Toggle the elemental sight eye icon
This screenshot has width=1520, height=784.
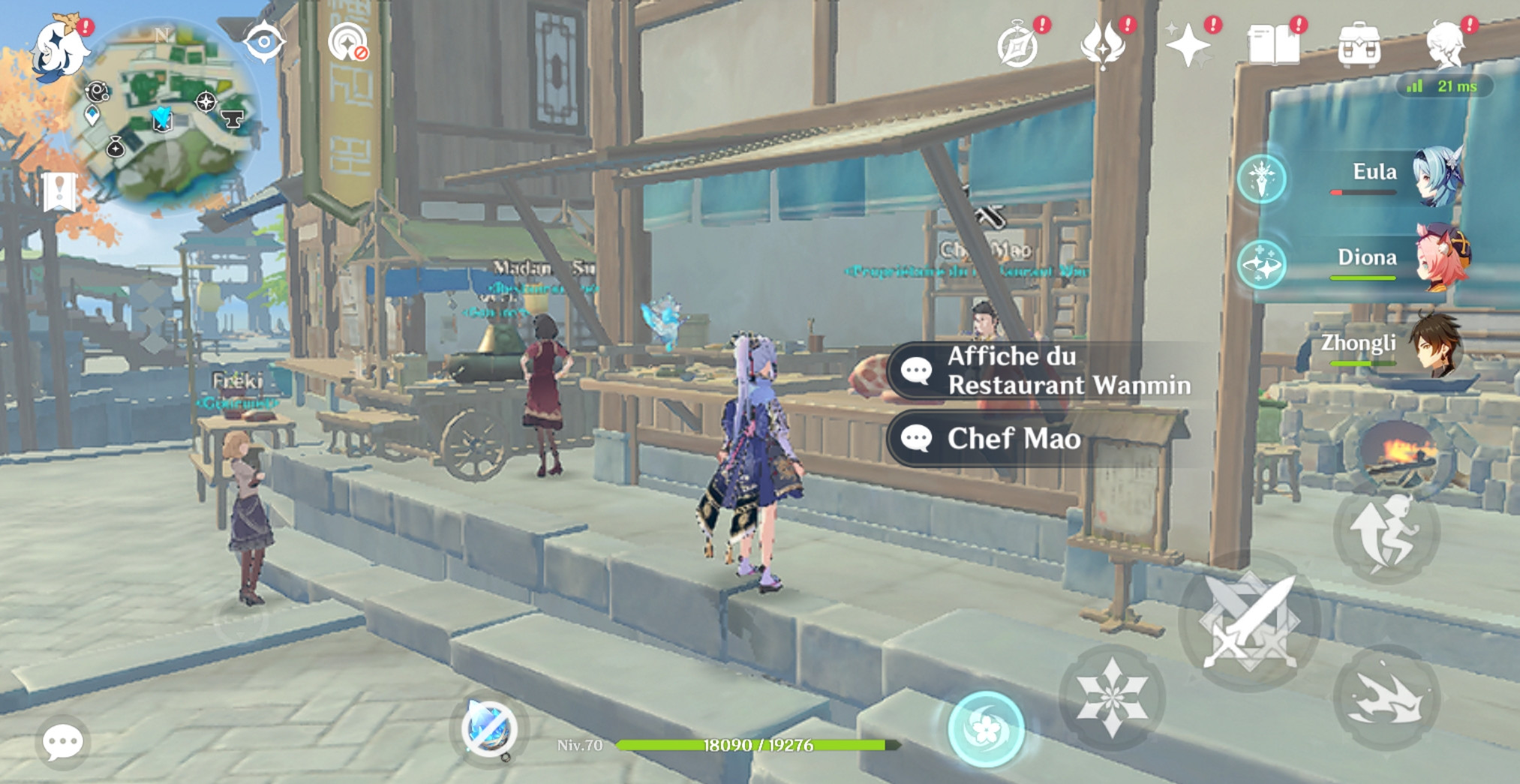coord(263,42)
